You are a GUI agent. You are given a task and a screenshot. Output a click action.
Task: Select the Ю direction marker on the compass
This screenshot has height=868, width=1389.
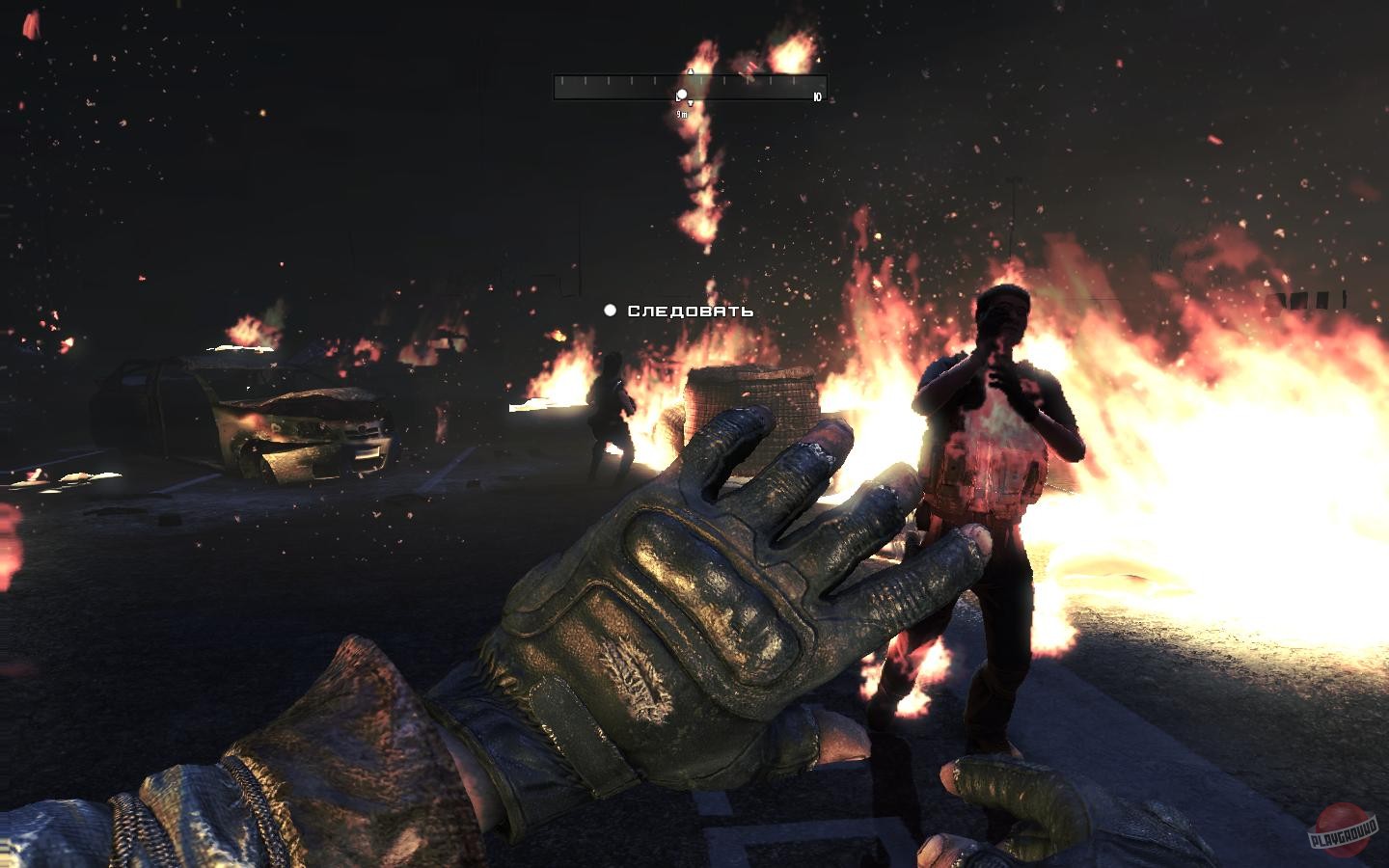pos(816,95)
